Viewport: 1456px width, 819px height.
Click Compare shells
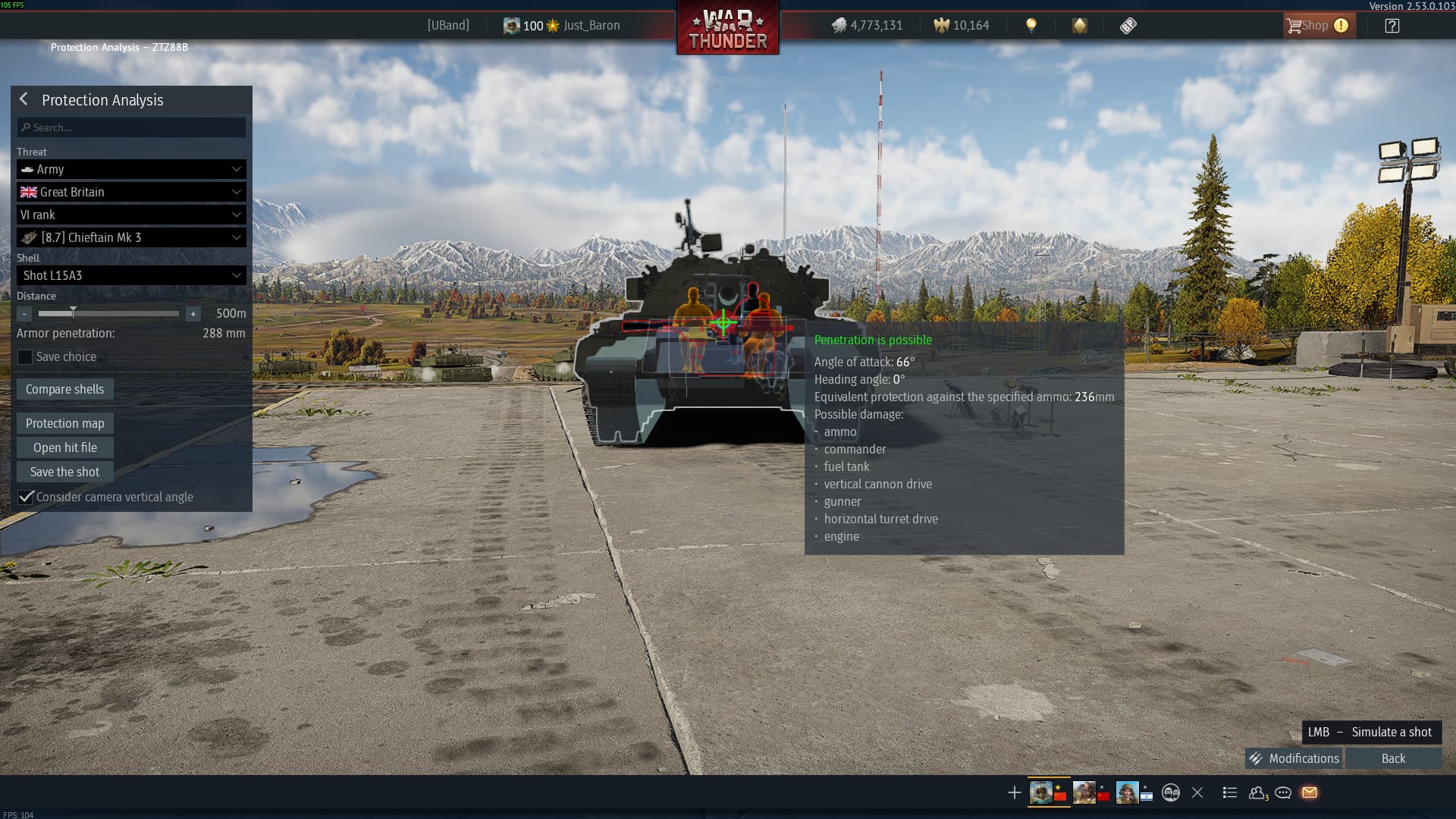click(65, 389)
